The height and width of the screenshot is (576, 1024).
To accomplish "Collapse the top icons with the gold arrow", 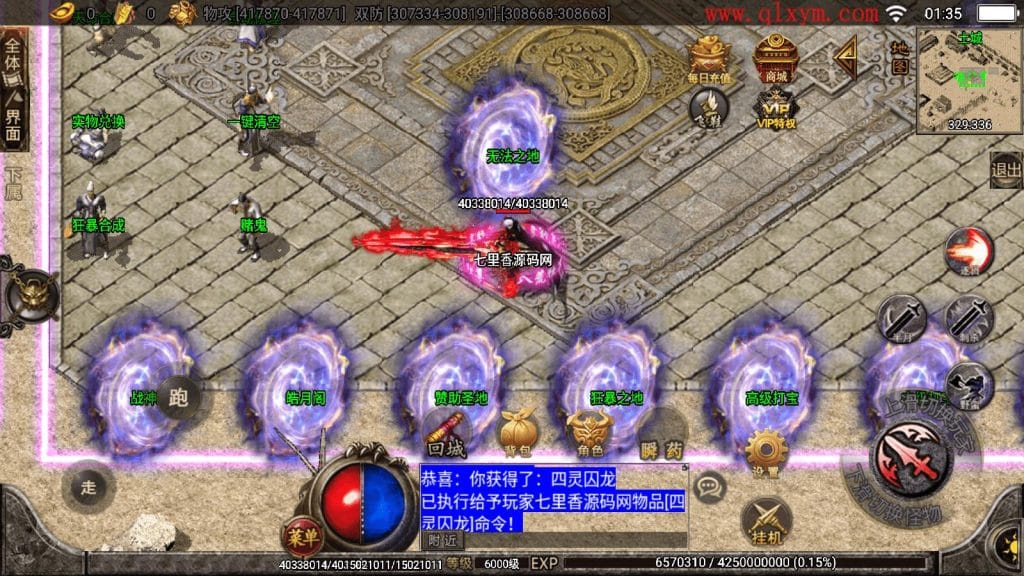I will (x=846, y=56).
